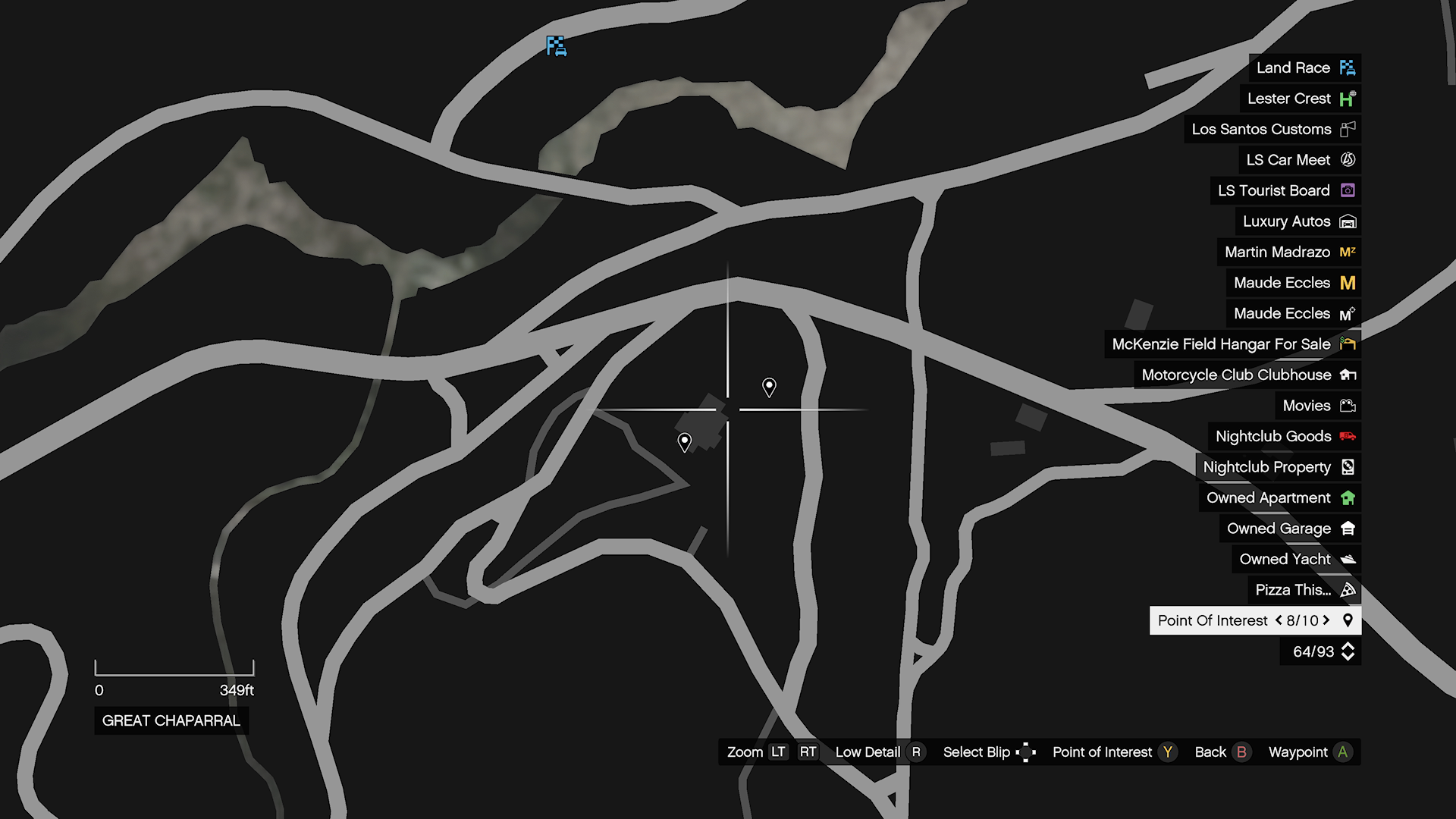Choose the Luxury Autos entry
Image resolution: width=1456 pixels, height=819 pixels.
(x=1298, y=221)
